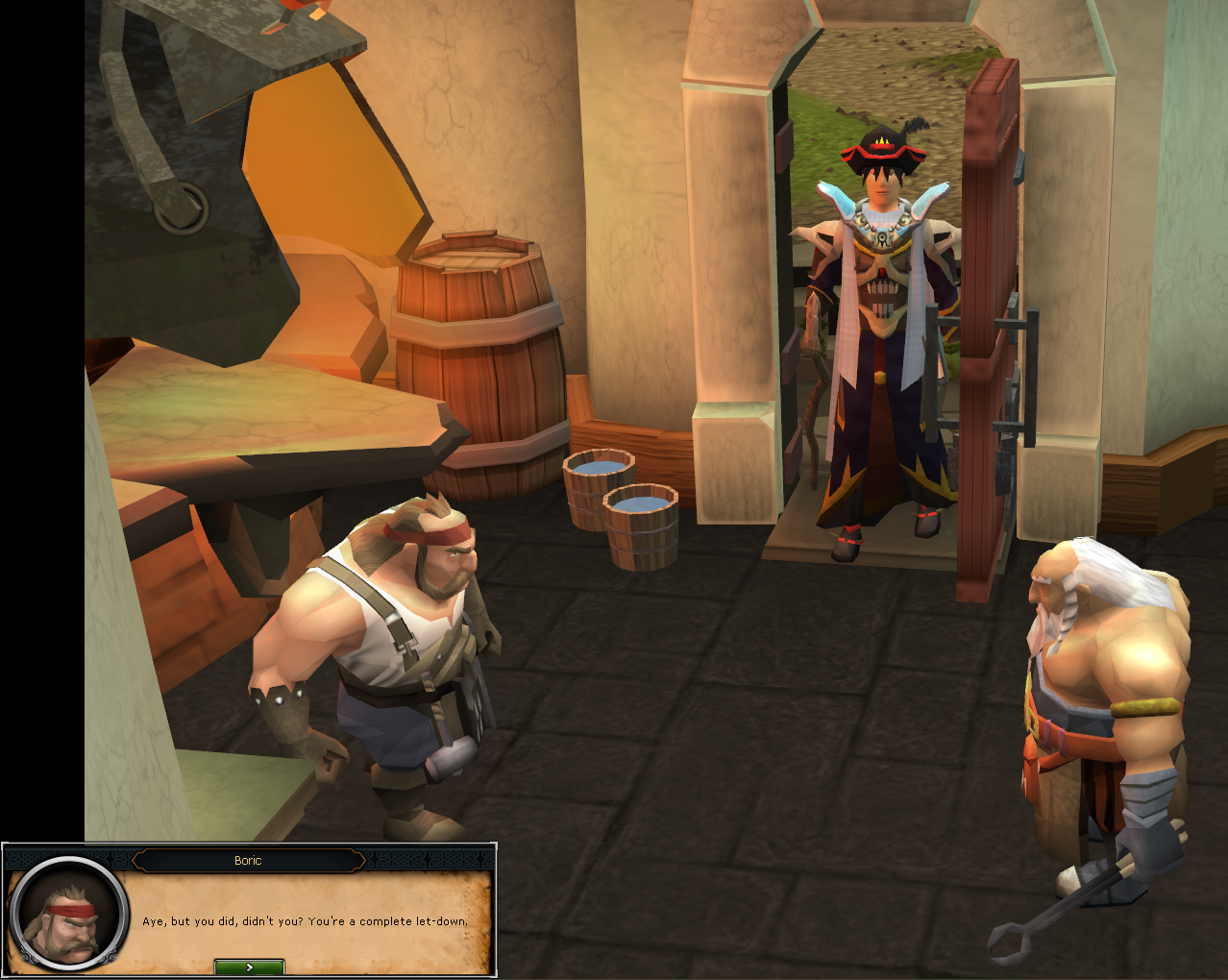Continue Boric's dialogue with the green arrow button
The width and height of the screenshot is (1228, 980).
pos(249,967)
